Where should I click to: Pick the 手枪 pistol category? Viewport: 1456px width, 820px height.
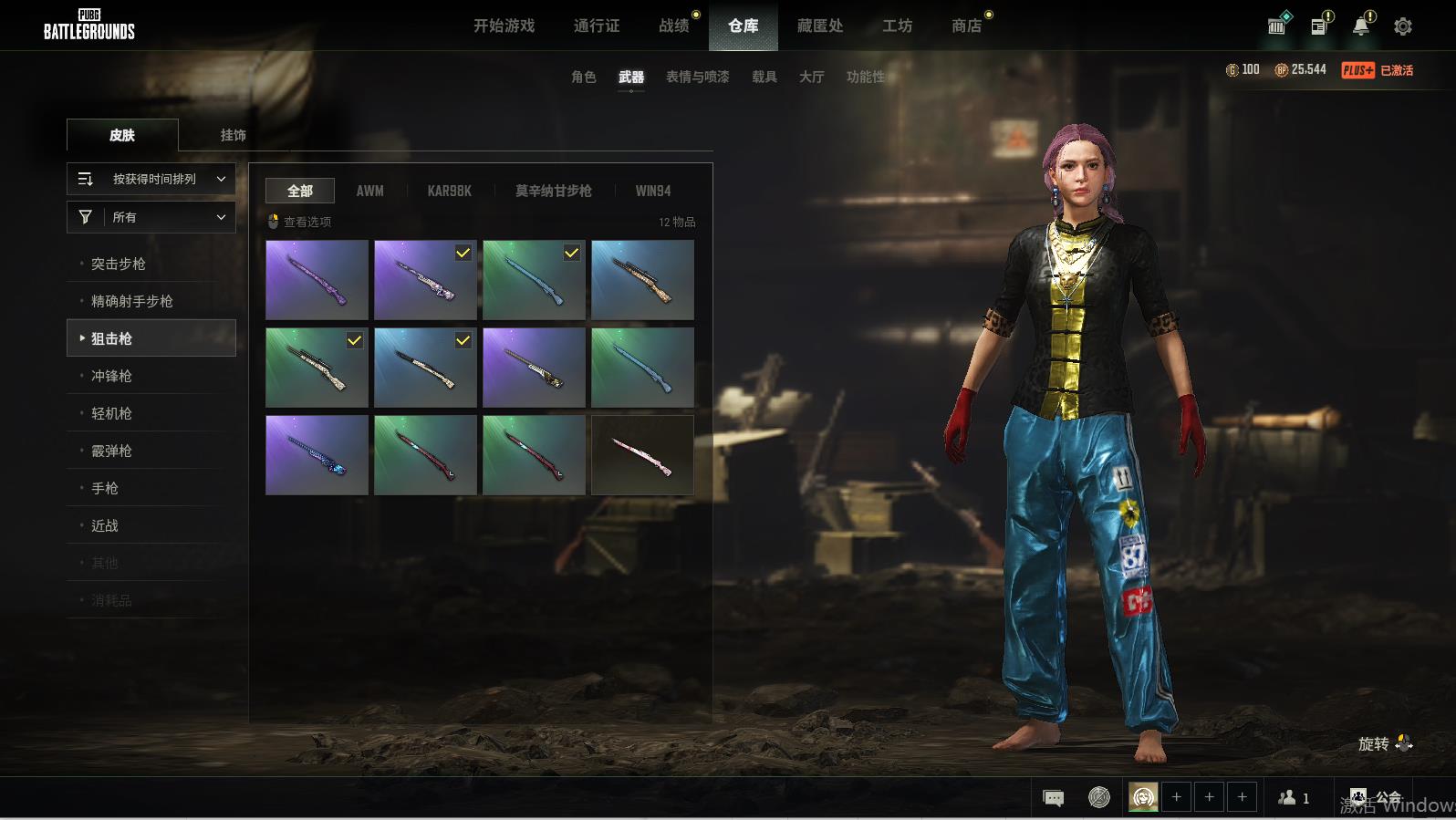click(105, 488)
